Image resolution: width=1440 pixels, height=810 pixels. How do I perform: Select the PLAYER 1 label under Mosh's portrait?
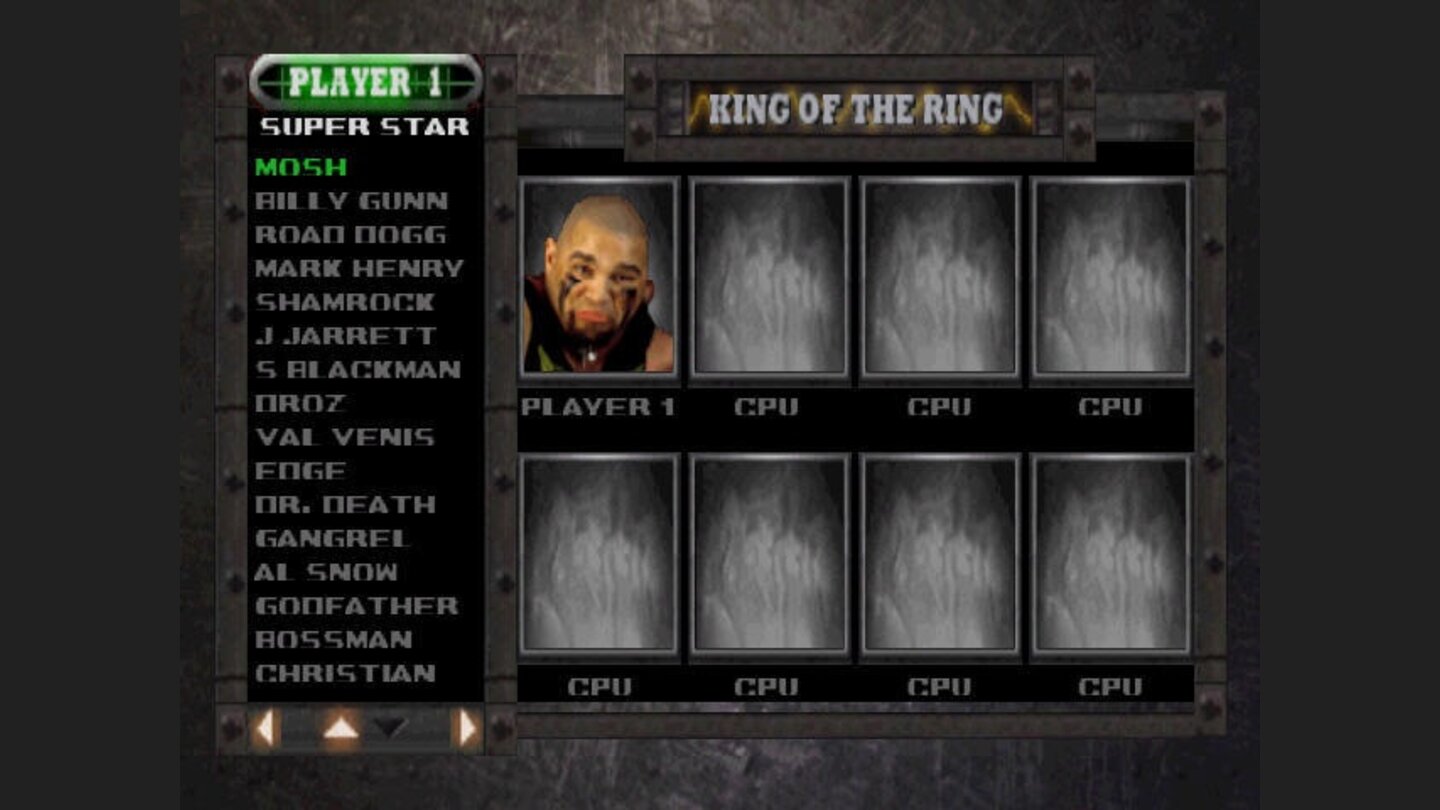pos(597,408)
